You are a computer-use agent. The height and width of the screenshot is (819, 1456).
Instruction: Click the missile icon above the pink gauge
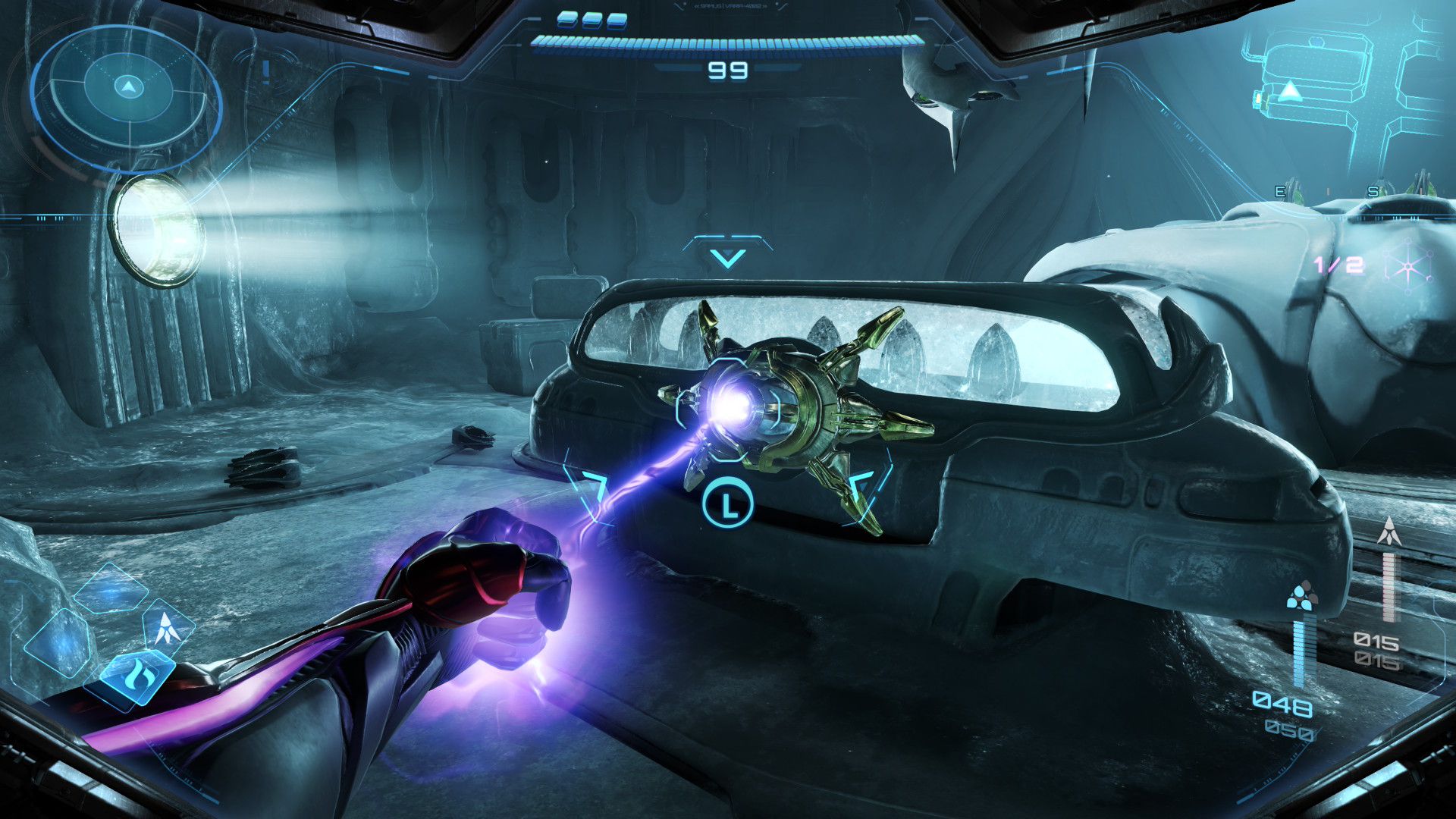1389,532
